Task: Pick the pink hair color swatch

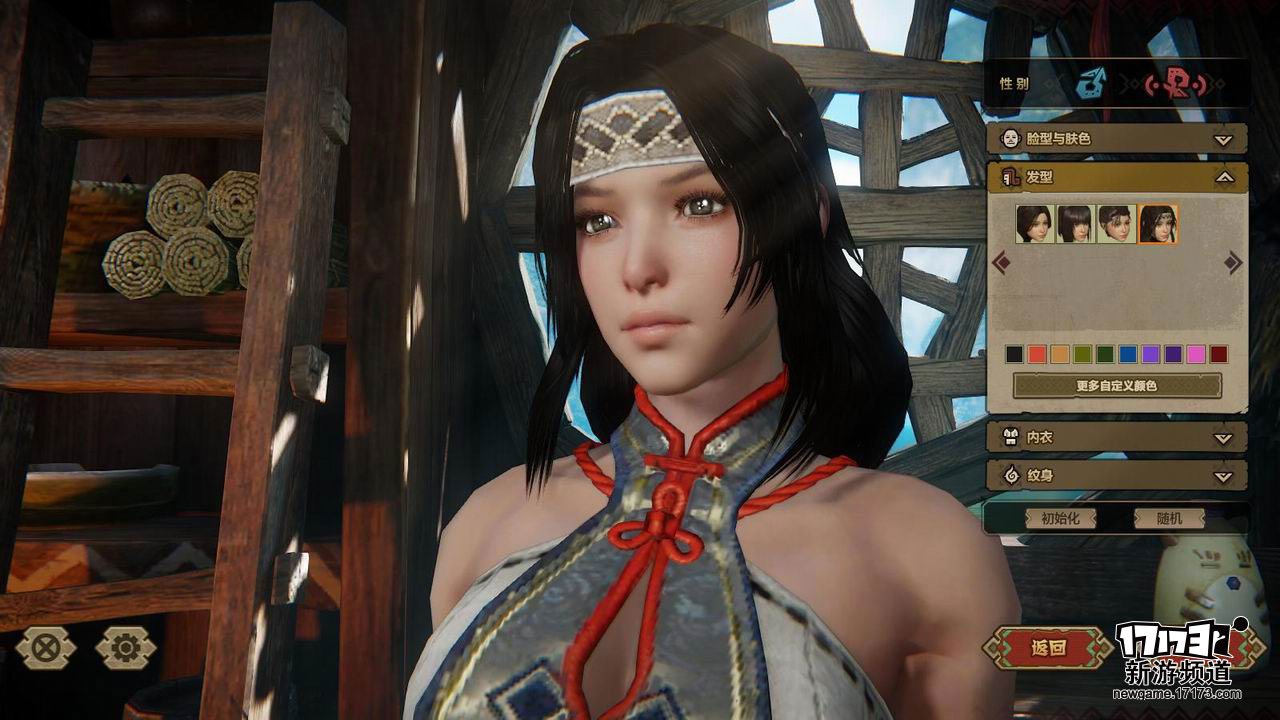Action: pos(1195,354)
